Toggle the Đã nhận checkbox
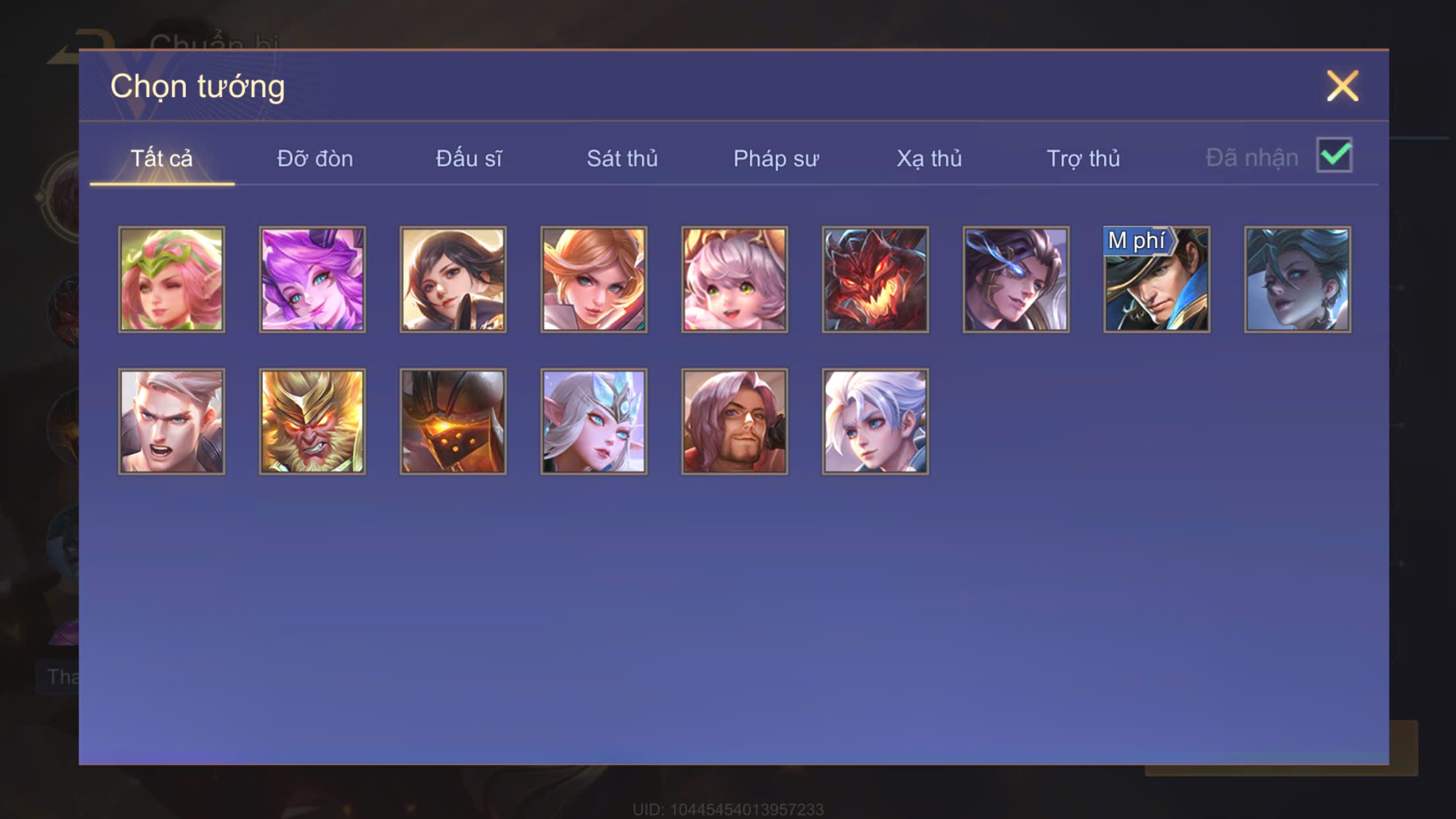The image size is (1456, 819). (x=1334, y=156)
